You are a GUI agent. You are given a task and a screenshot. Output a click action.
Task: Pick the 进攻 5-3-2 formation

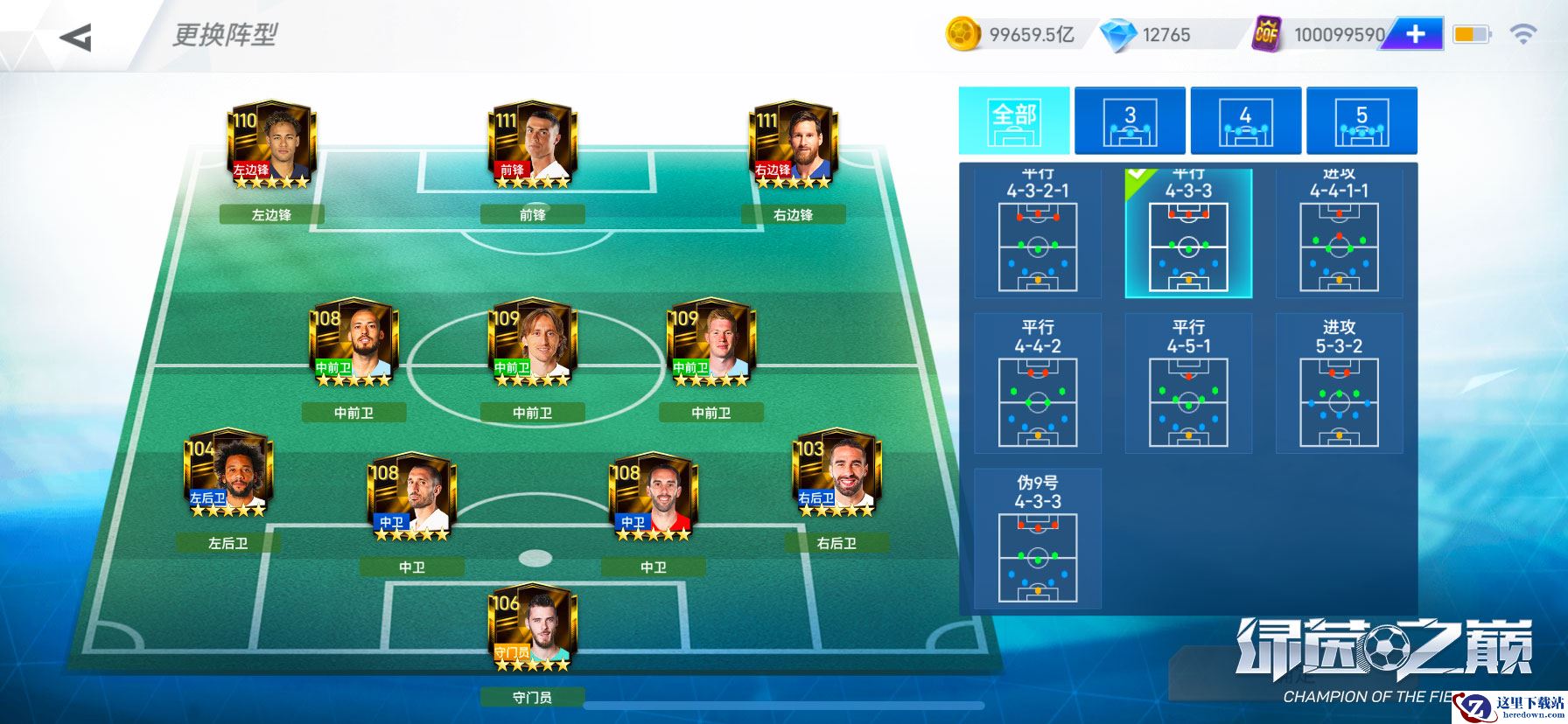tap(1339, 383)
